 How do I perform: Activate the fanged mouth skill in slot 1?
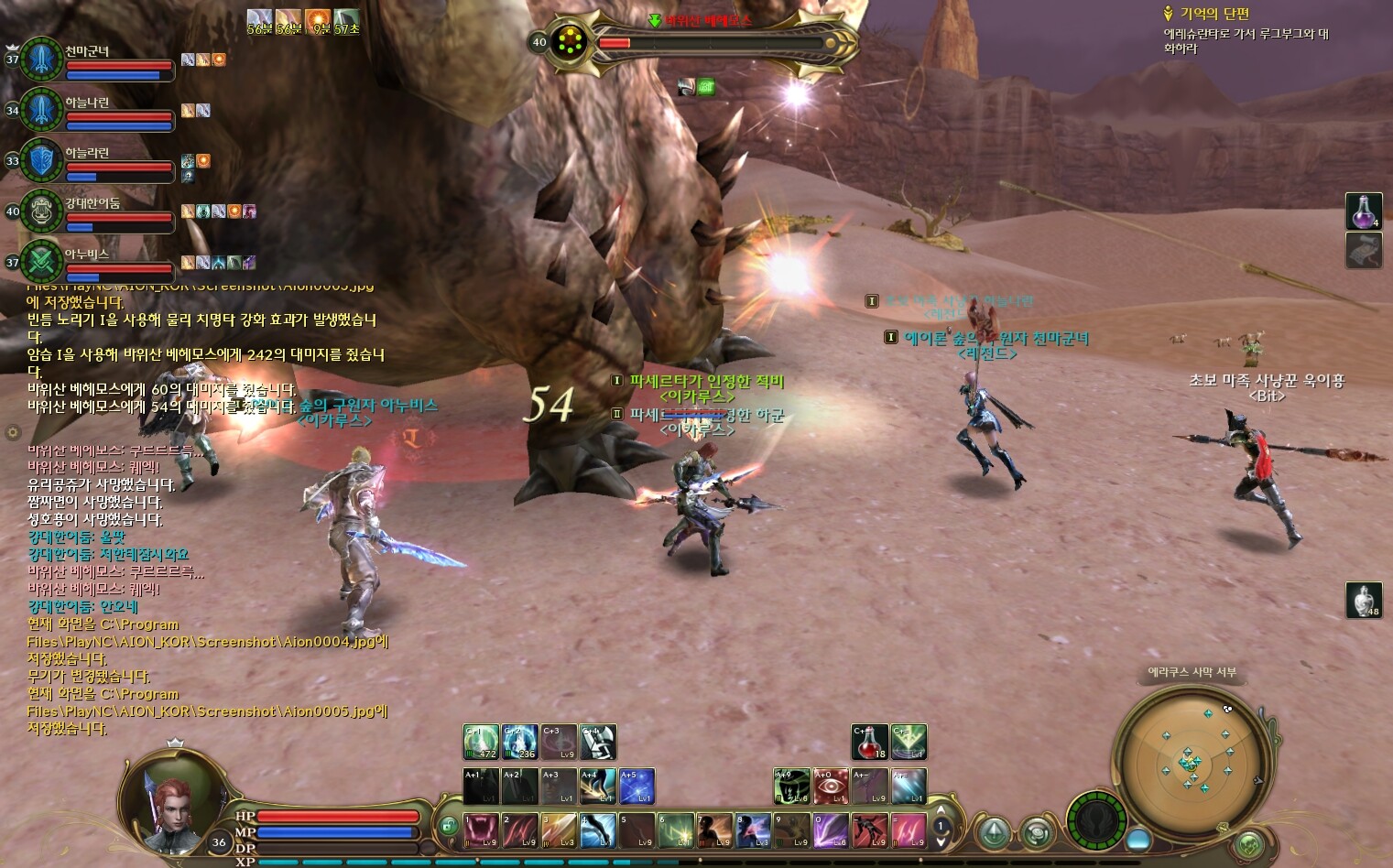[481, 830]
